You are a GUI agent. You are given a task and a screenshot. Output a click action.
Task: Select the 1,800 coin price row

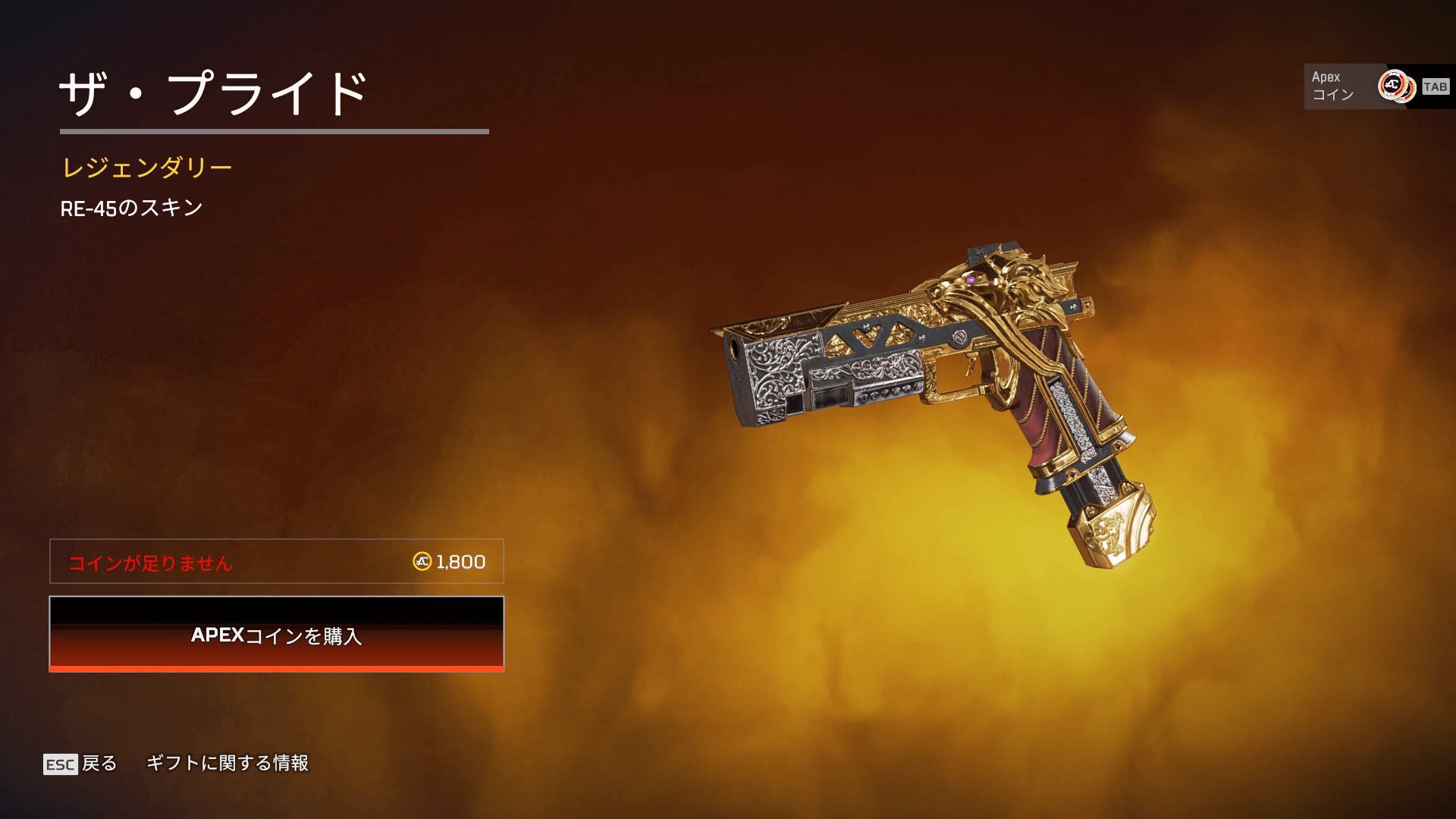[277, 562]
